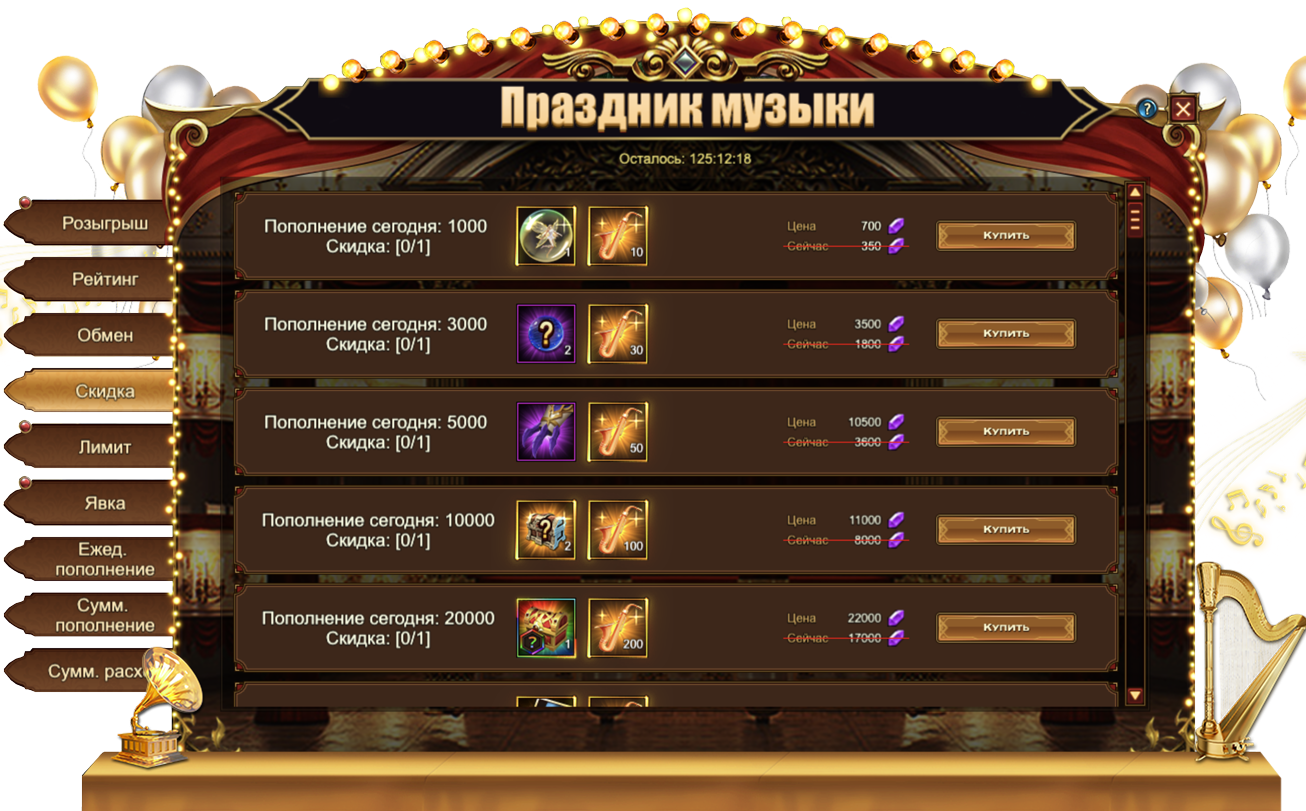Viewport: 1306px width, 811px height.
Task: Select the winged glass orb reward icon
Action: [546, 236]
